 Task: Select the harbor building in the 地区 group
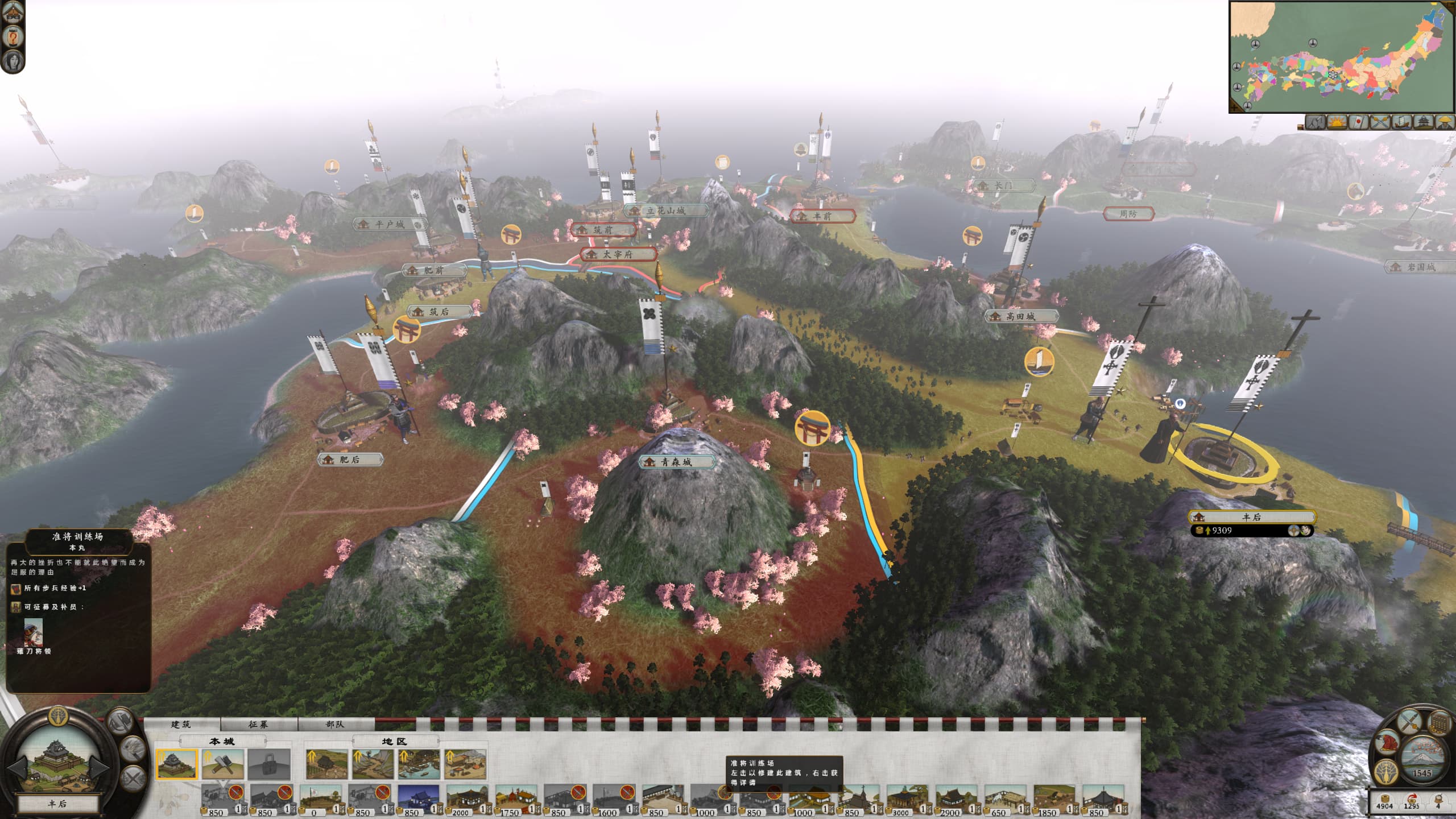coord(419,764)
